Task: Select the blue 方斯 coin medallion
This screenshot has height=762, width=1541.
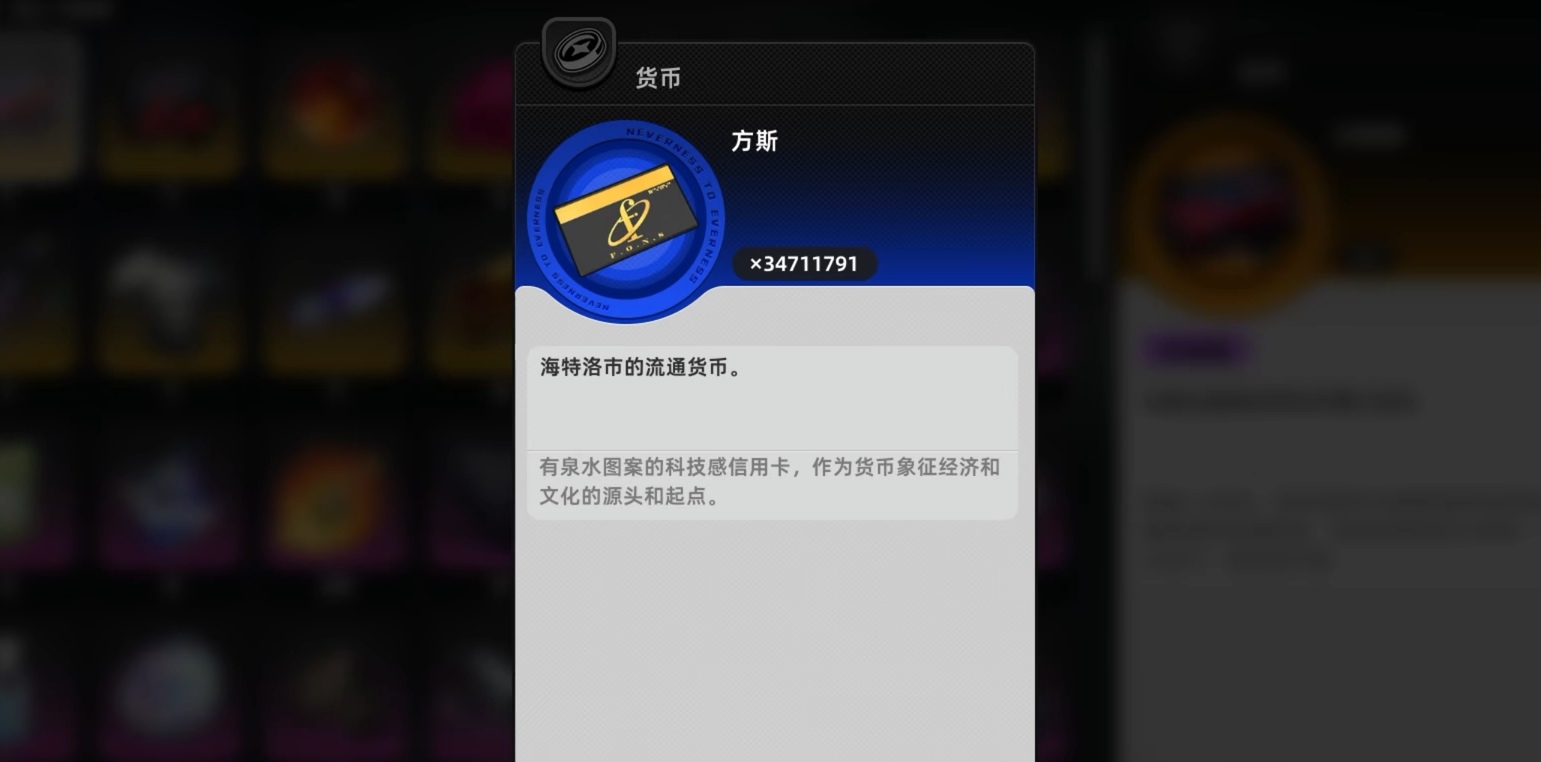Action: tap(625, 217)
